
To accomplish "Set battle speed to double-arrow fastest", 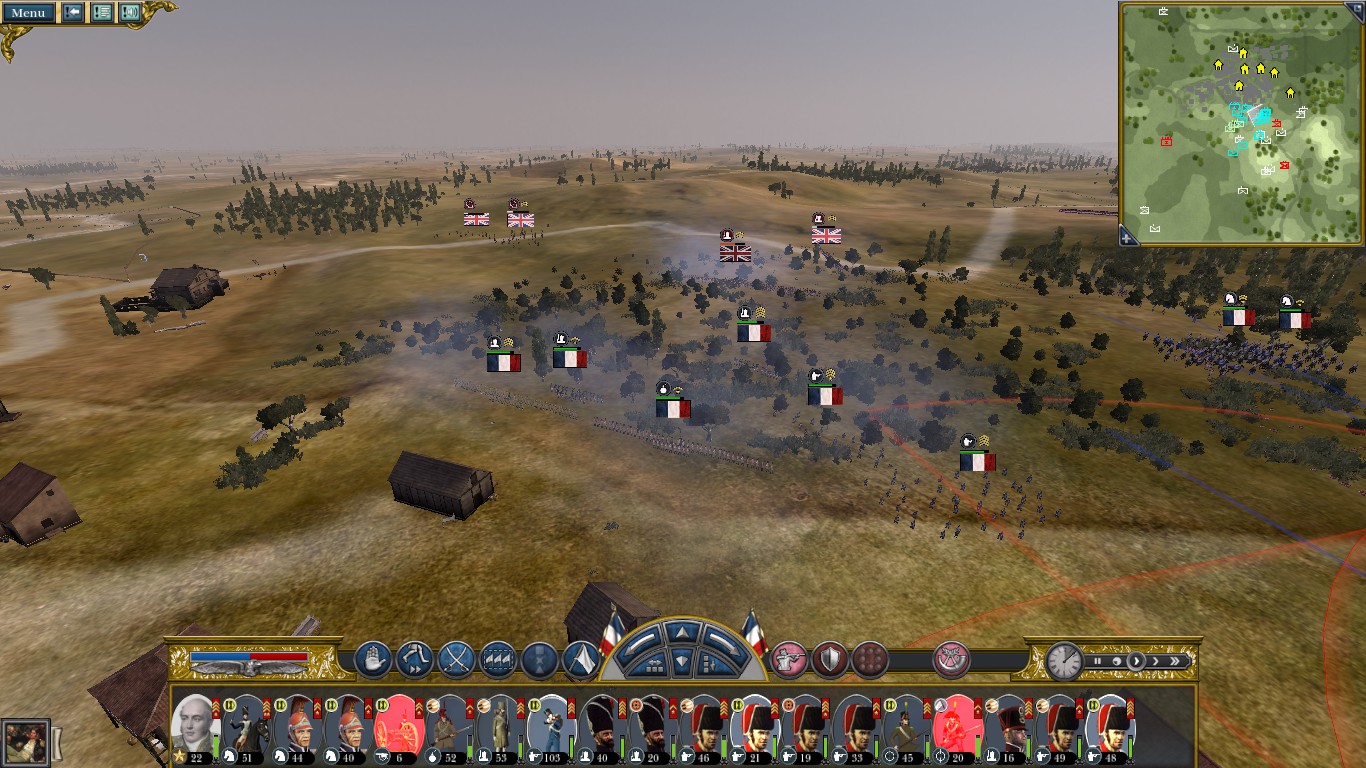I will (1175, 661).
